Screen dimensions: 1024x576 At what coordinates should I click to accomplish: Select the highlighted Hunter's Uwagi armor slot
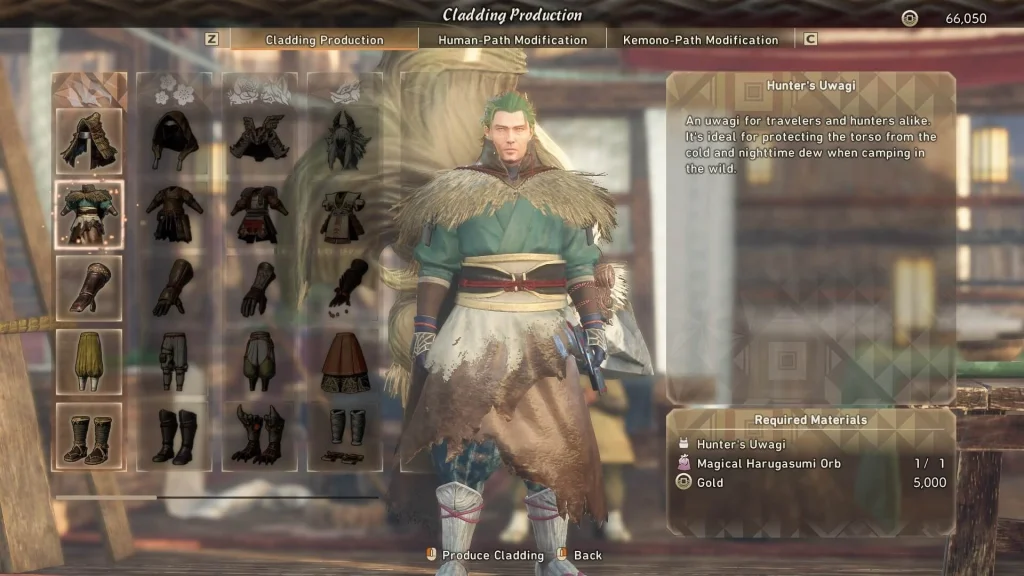click(x=89, y=214)
